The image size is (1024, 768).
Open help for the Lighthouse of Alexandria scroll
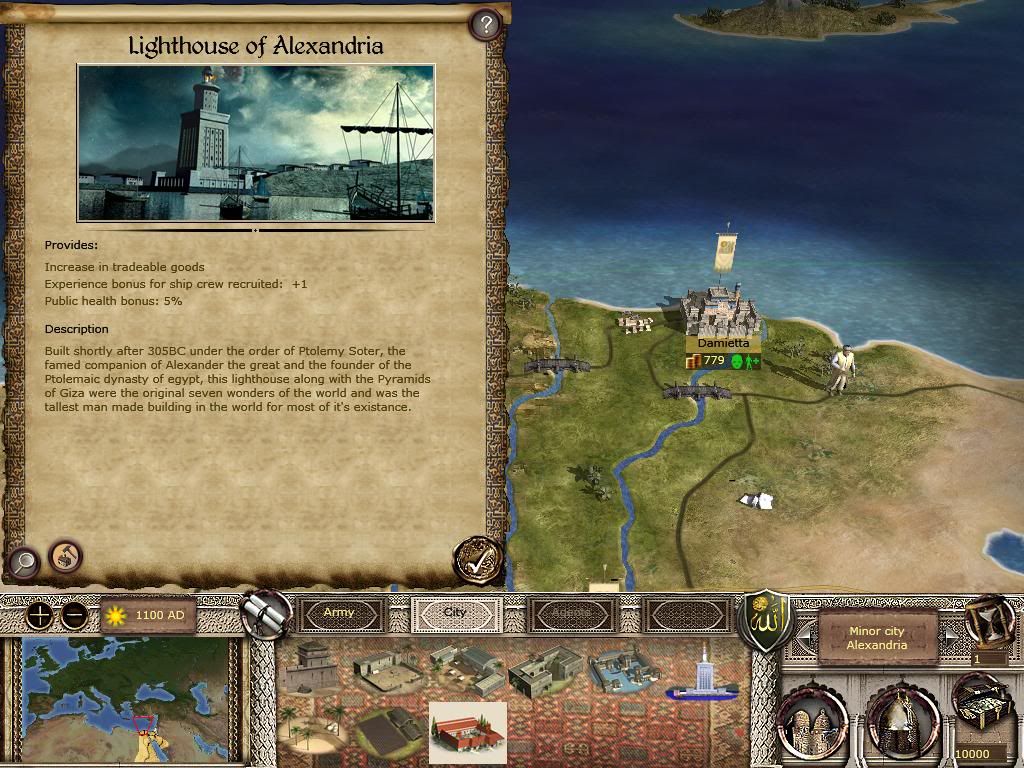point(485,24)
